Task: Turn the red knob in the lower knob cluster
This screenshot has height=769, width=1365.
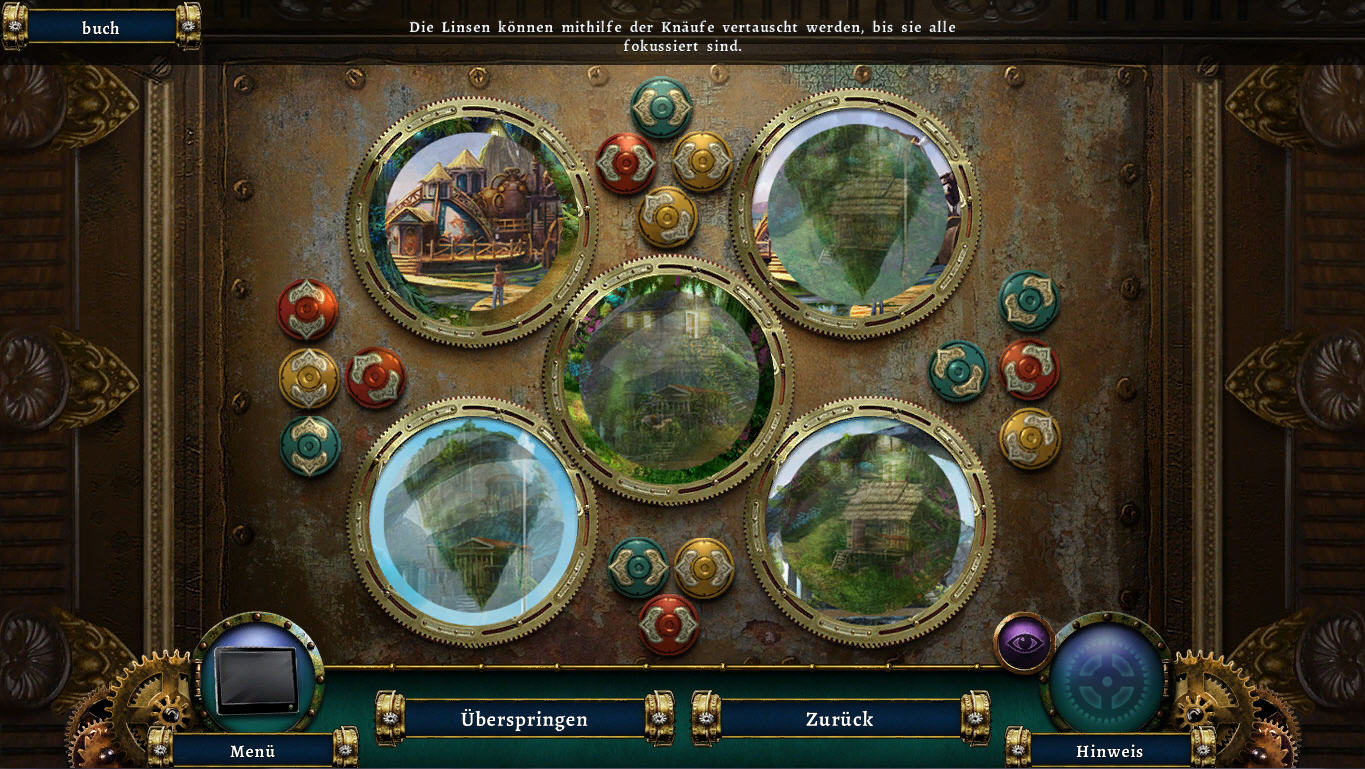Action: [668, 624]
